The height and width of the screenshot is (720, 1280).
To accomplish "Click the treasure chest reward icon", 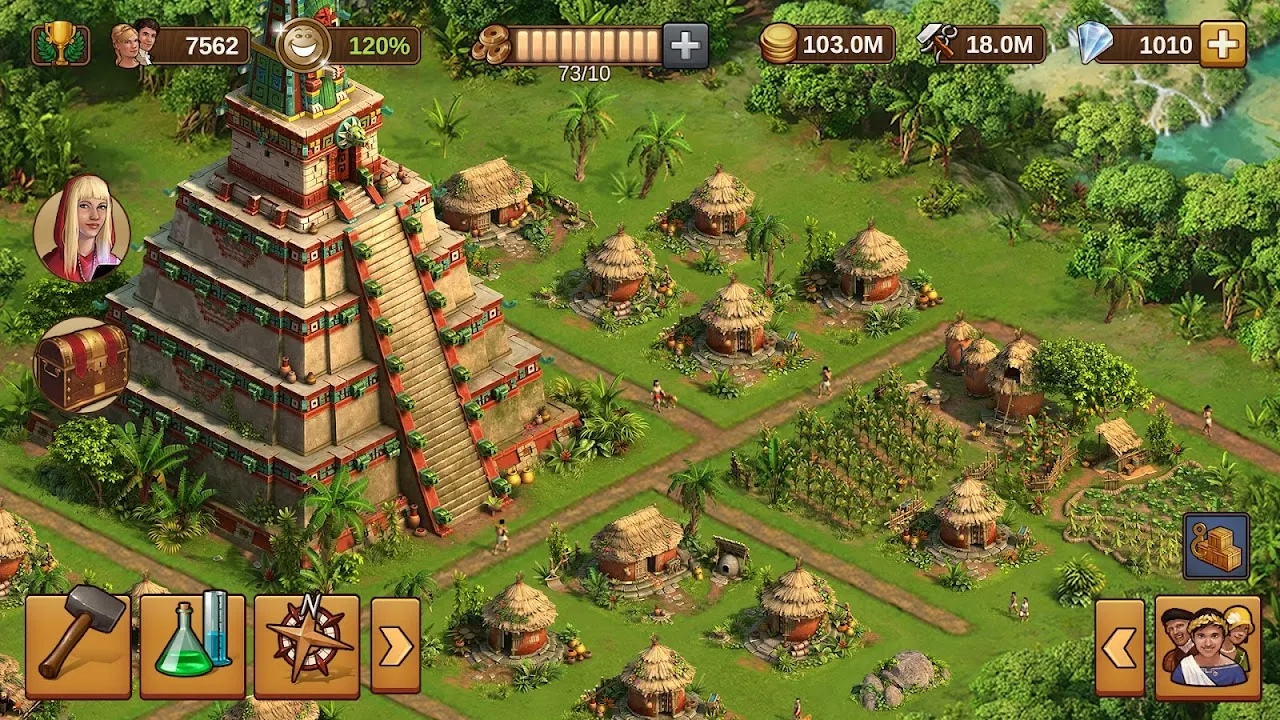I will (x=85, y=363).
